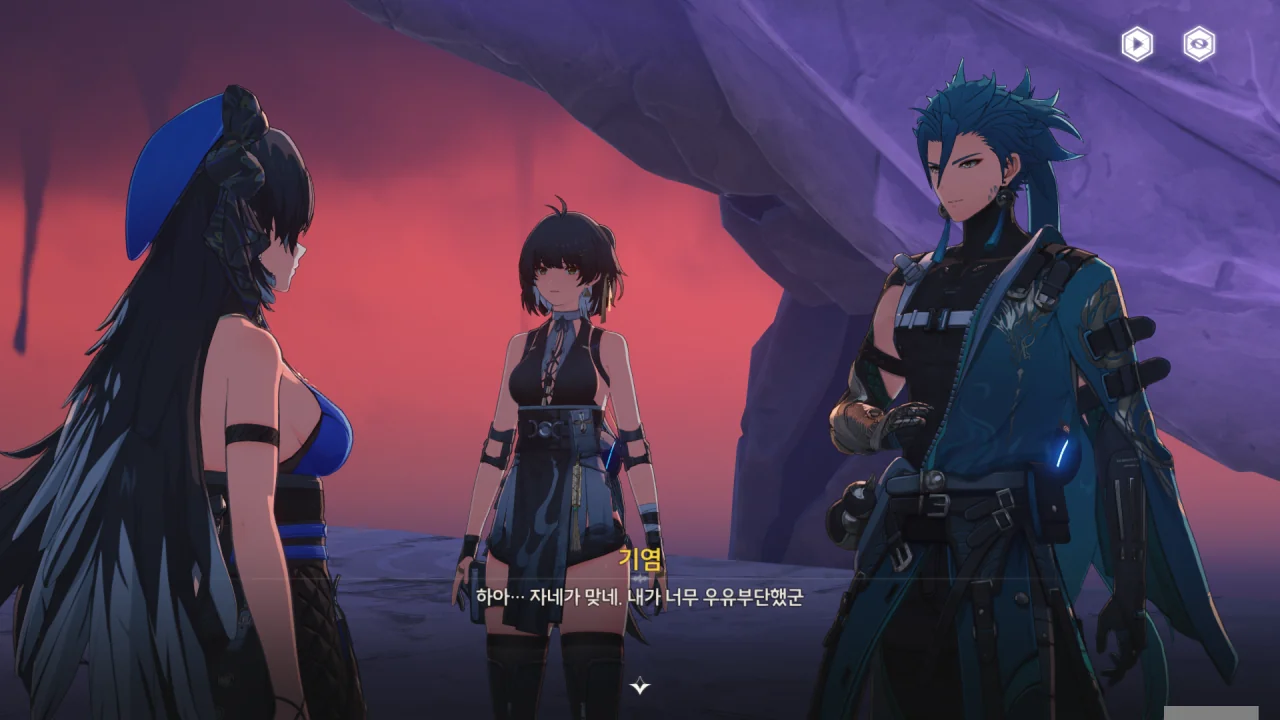1280x720 pixels.
Task: Hide the dialogue interface with eye icon
Action: pos(1199,44)
